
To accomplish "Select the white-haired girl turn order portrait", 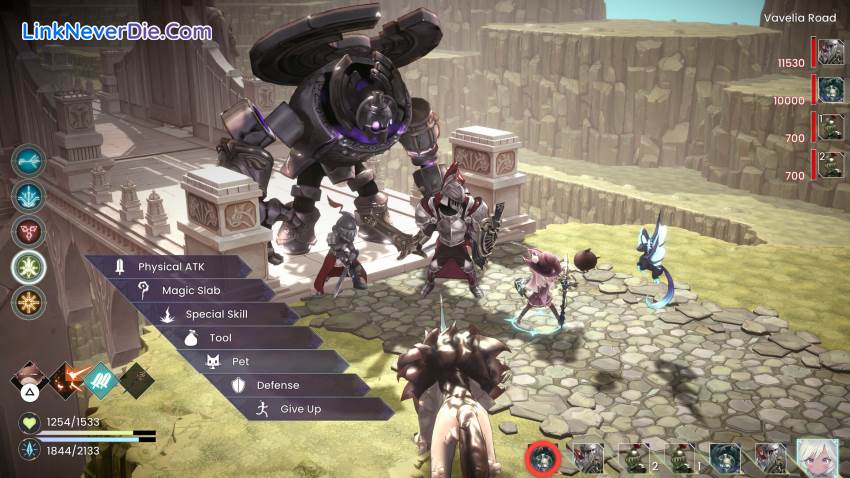I will pyautogui.click(x=816, y=457).
